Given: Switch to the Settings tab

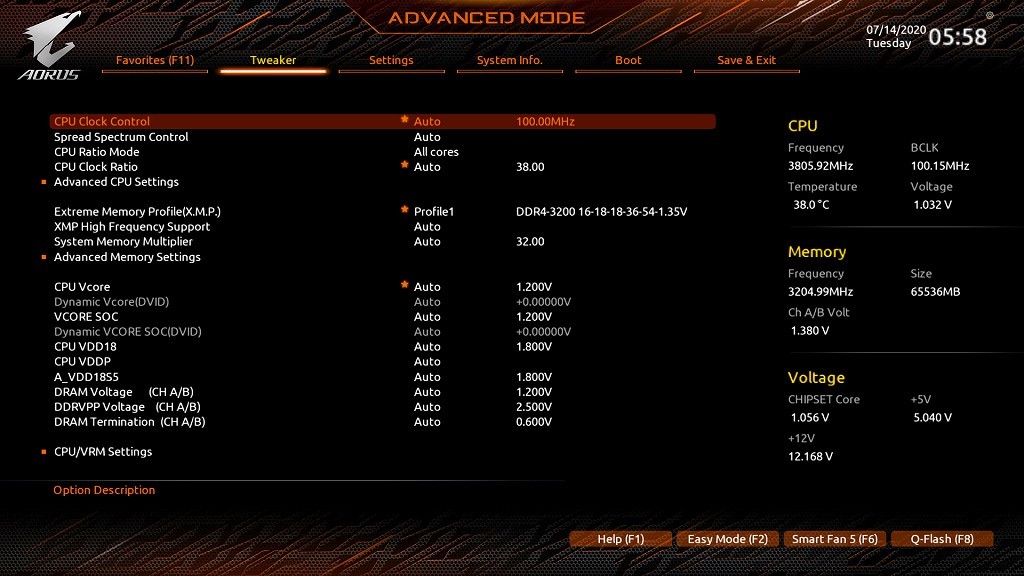Looking at the screenshot, I should point(391,61).
